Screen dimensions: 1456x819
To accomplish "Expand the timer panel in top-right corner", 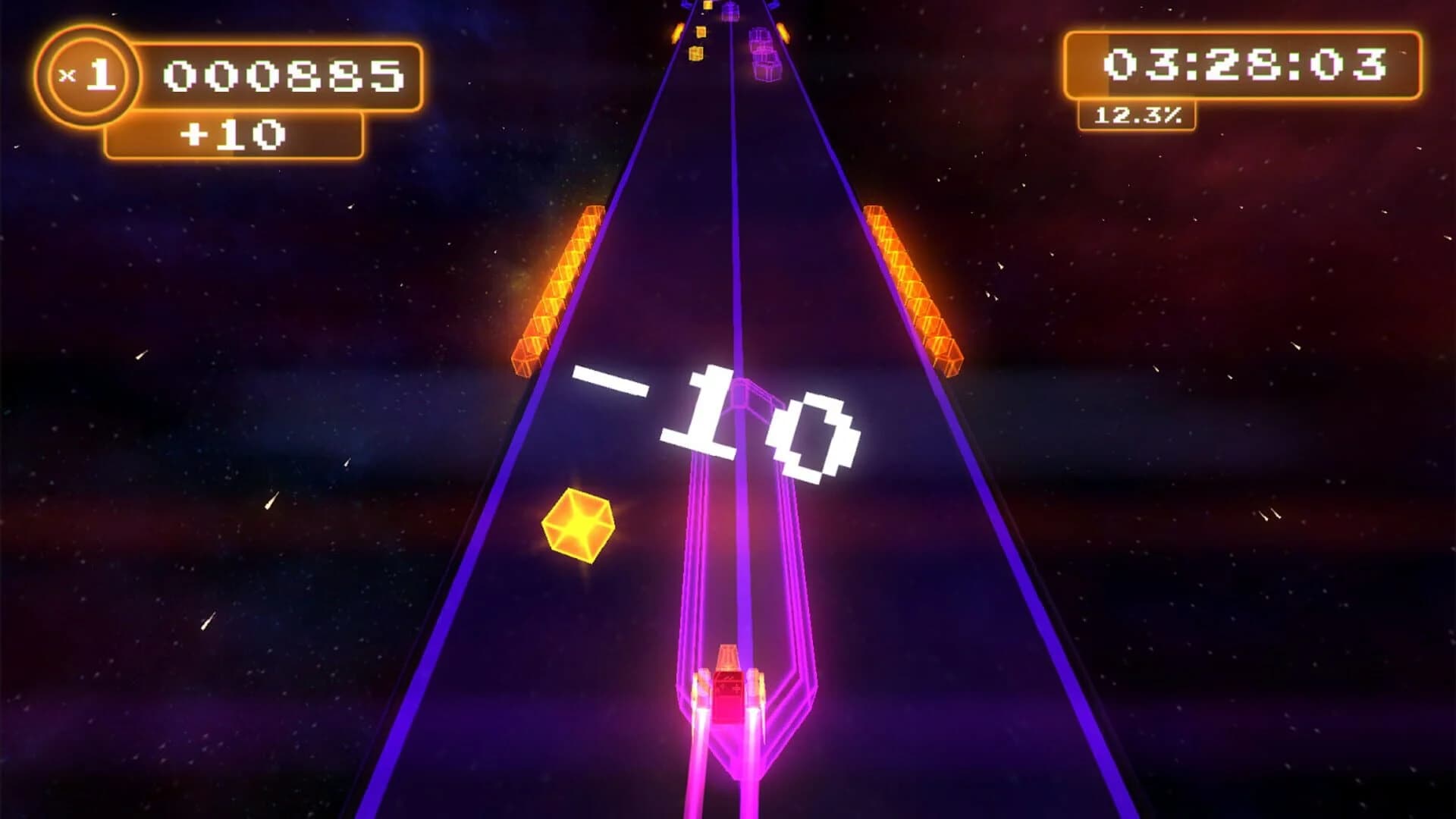I will 1245,64.
